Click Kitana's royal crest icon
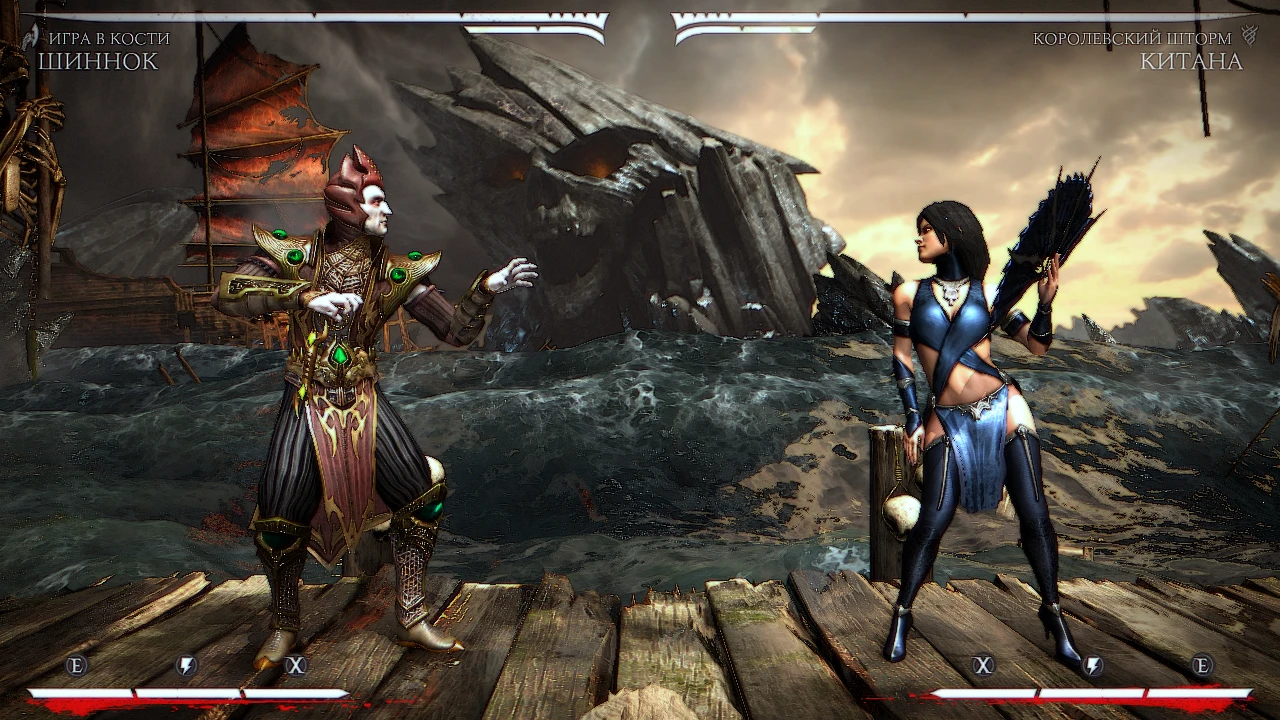Viewport: 1280px width, 720px height. coord(1248,36)
